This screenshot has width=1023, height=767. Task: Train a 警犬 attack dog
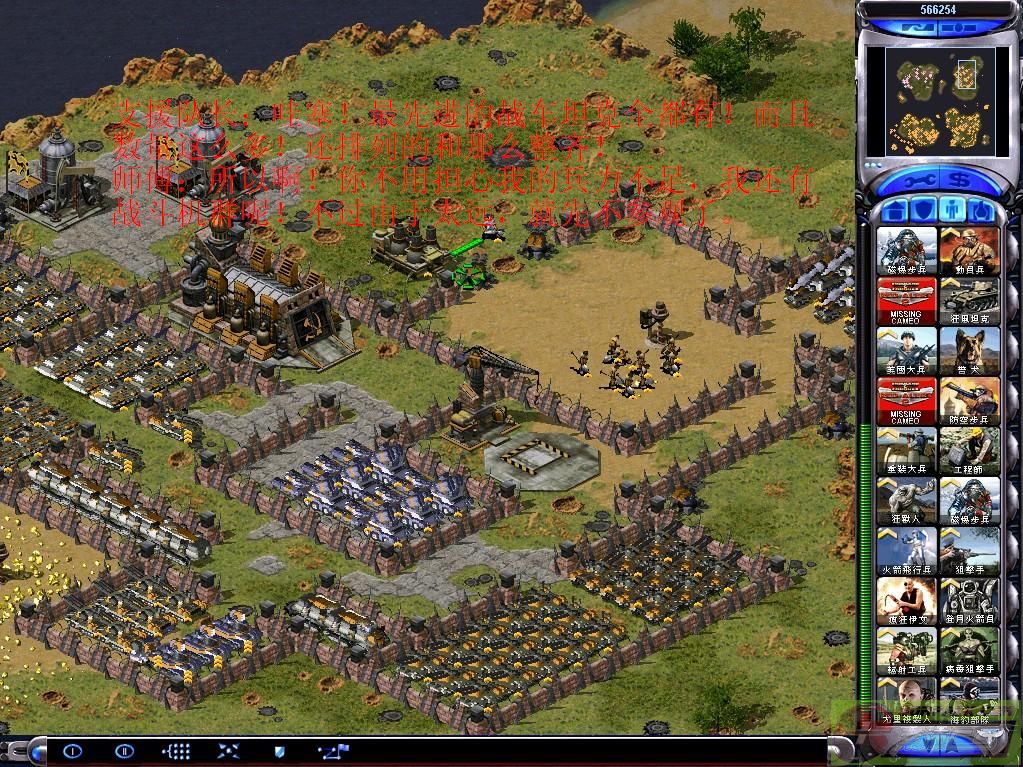969,351
